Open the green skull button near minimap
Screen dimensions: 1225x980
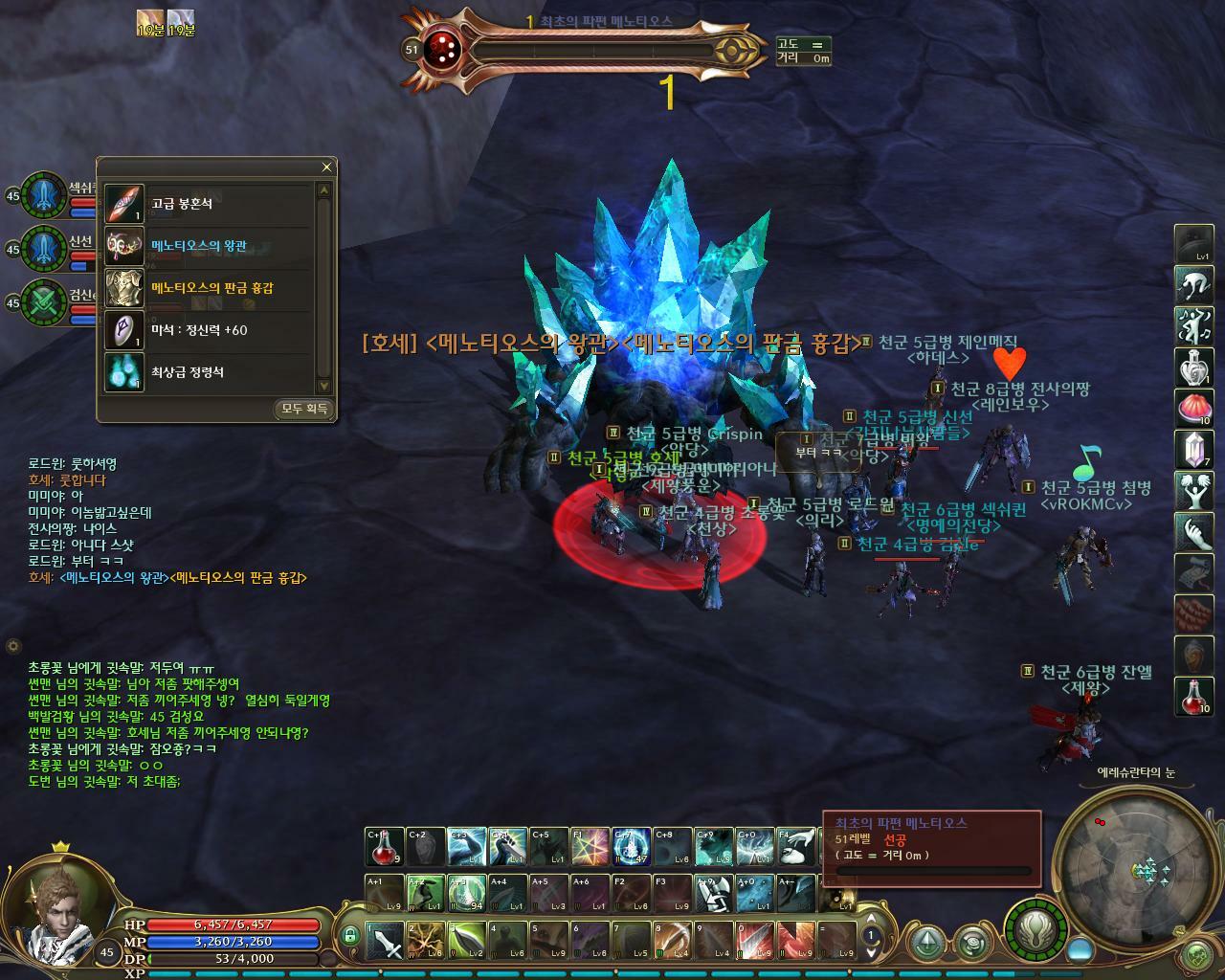click(1196, 954)
